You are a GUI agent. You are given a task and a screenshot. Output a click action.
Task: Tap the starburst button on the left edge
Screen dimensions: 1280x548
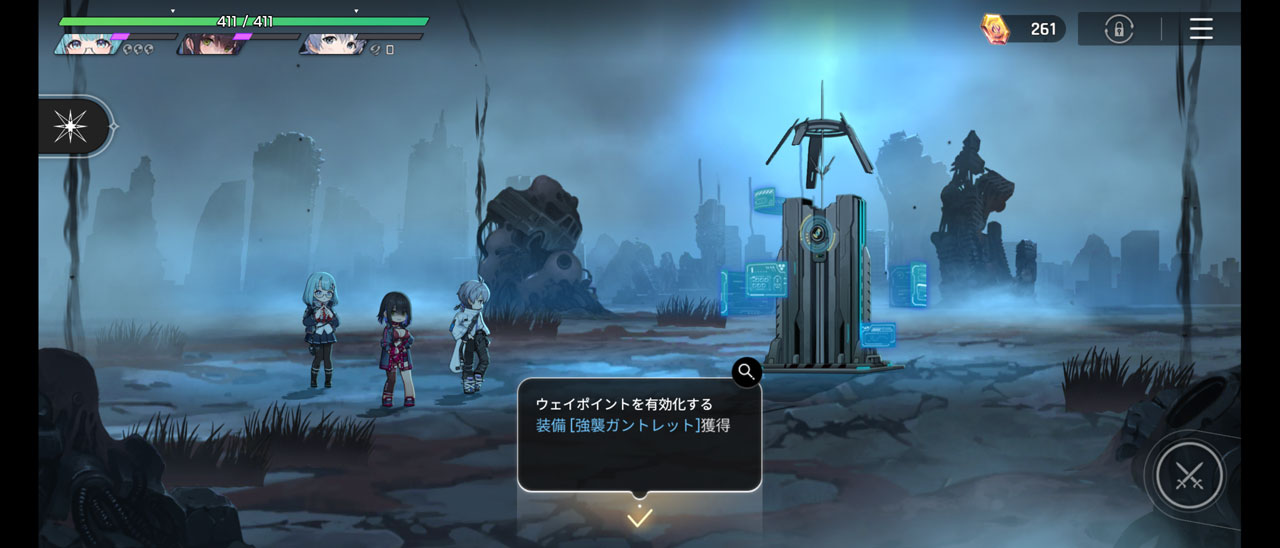(71, 127)
